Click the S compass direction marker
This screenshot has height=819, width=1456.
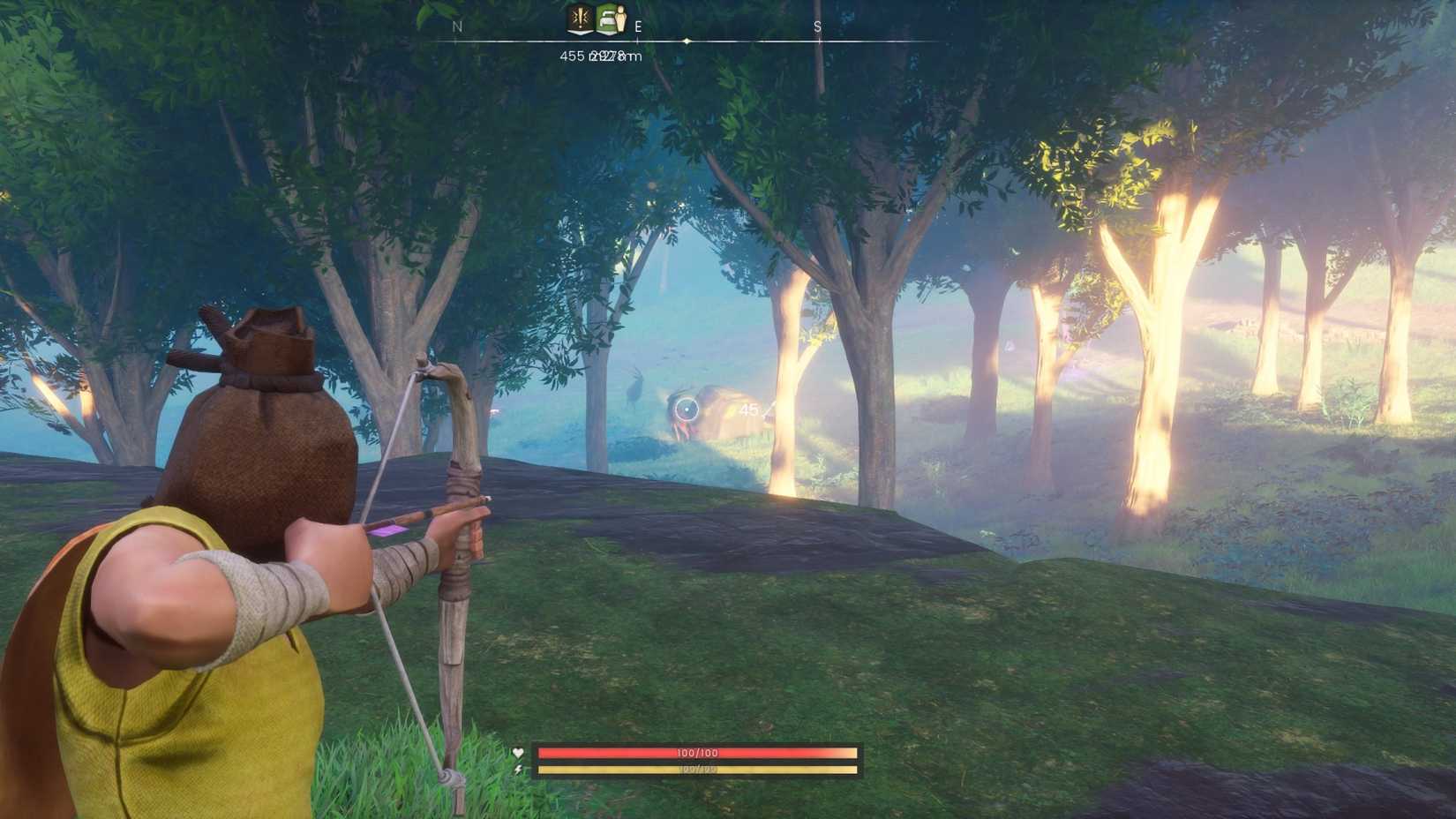pos(817,26)
